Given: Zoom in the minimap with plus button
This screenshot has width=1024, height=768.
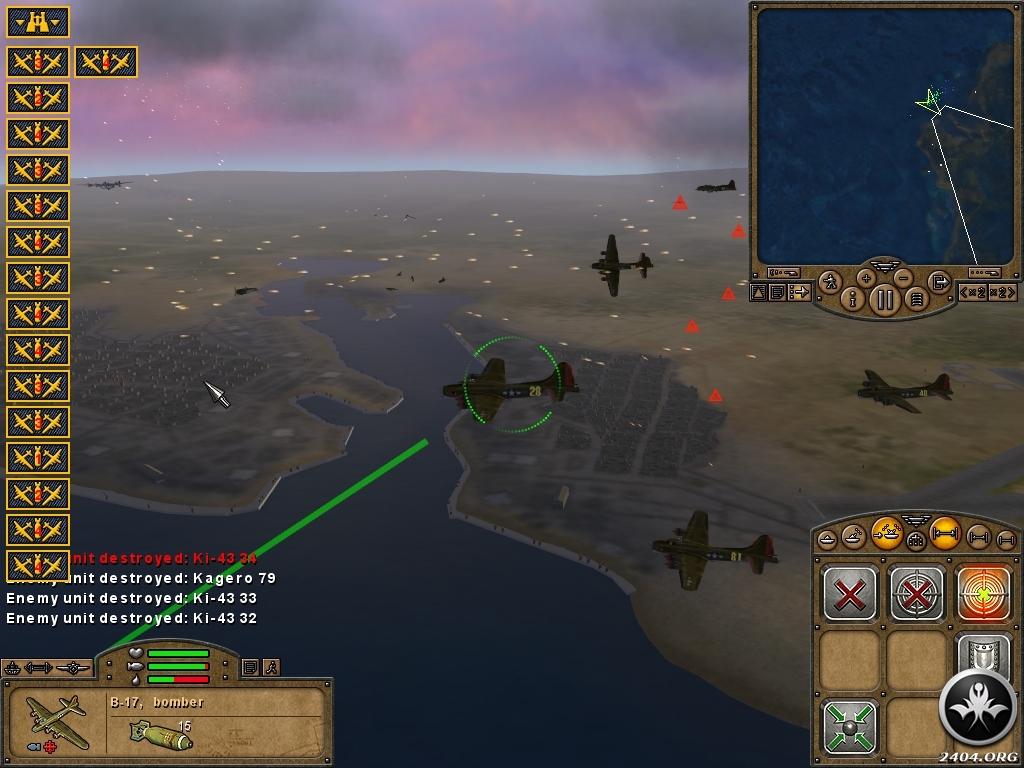Looking at the screenshot, I should pos(866,278).
